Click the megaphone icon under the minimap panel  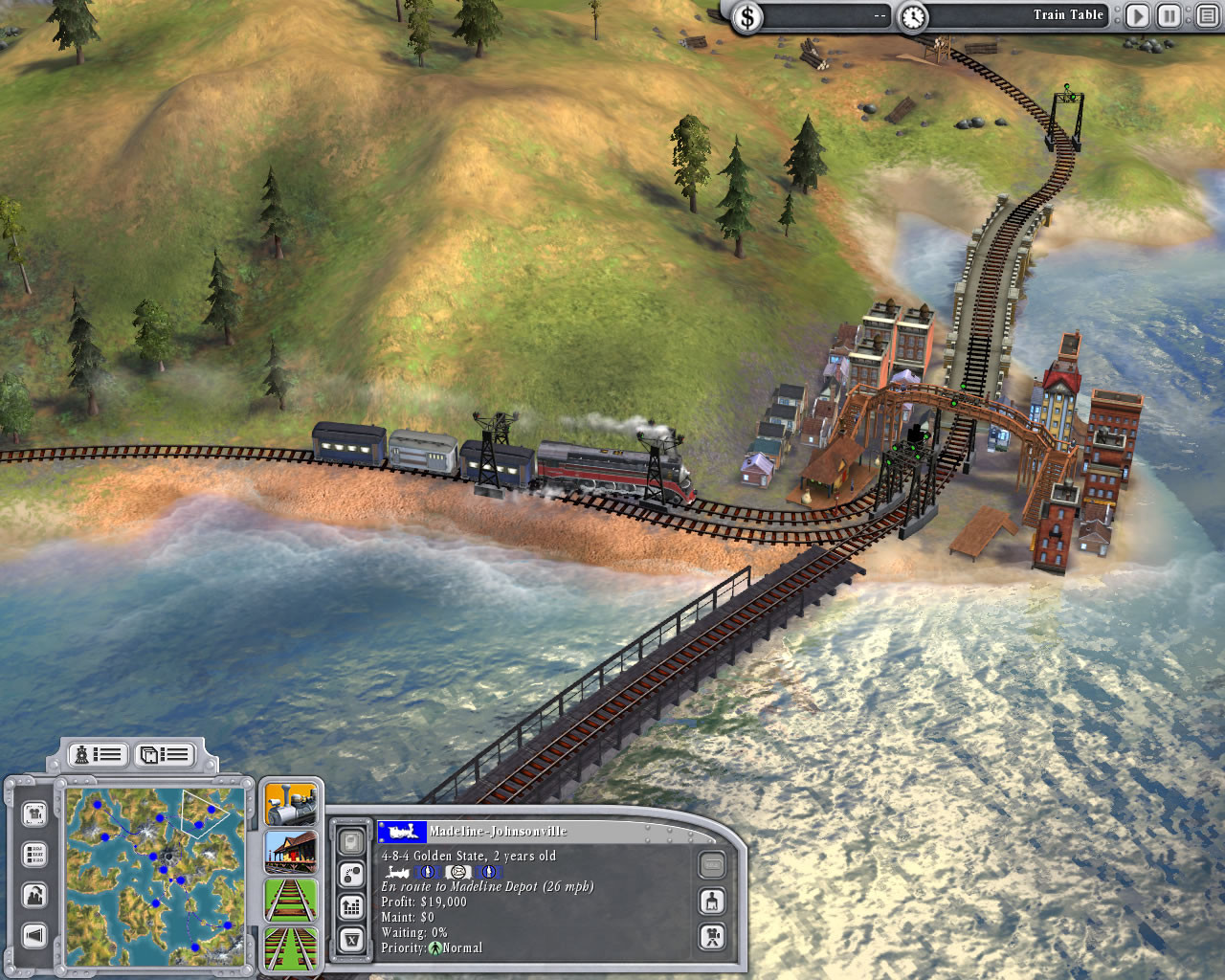pyautogui.click(x=34, y=933)
